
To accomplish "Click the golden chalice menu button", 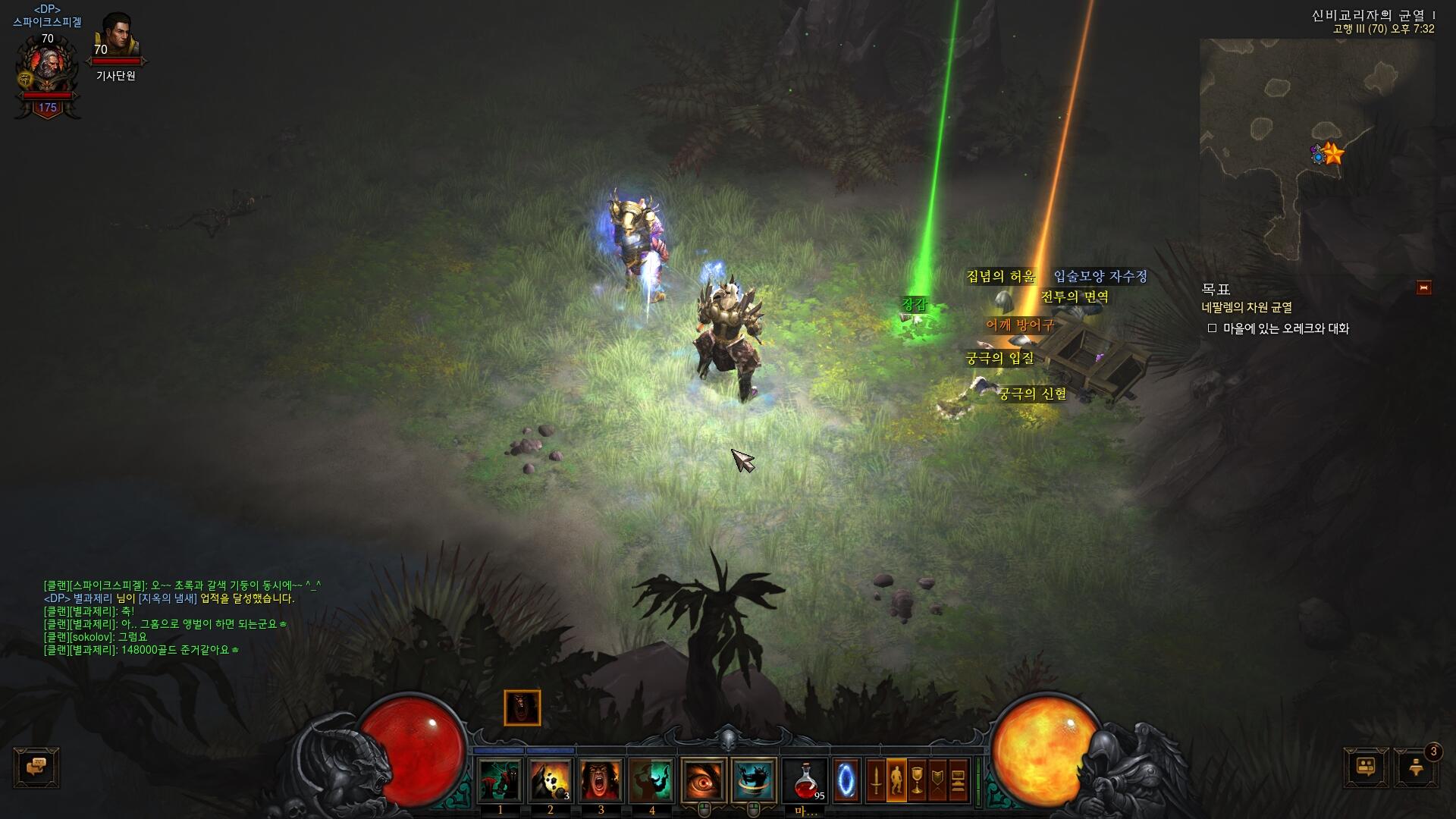I will 917,780.
